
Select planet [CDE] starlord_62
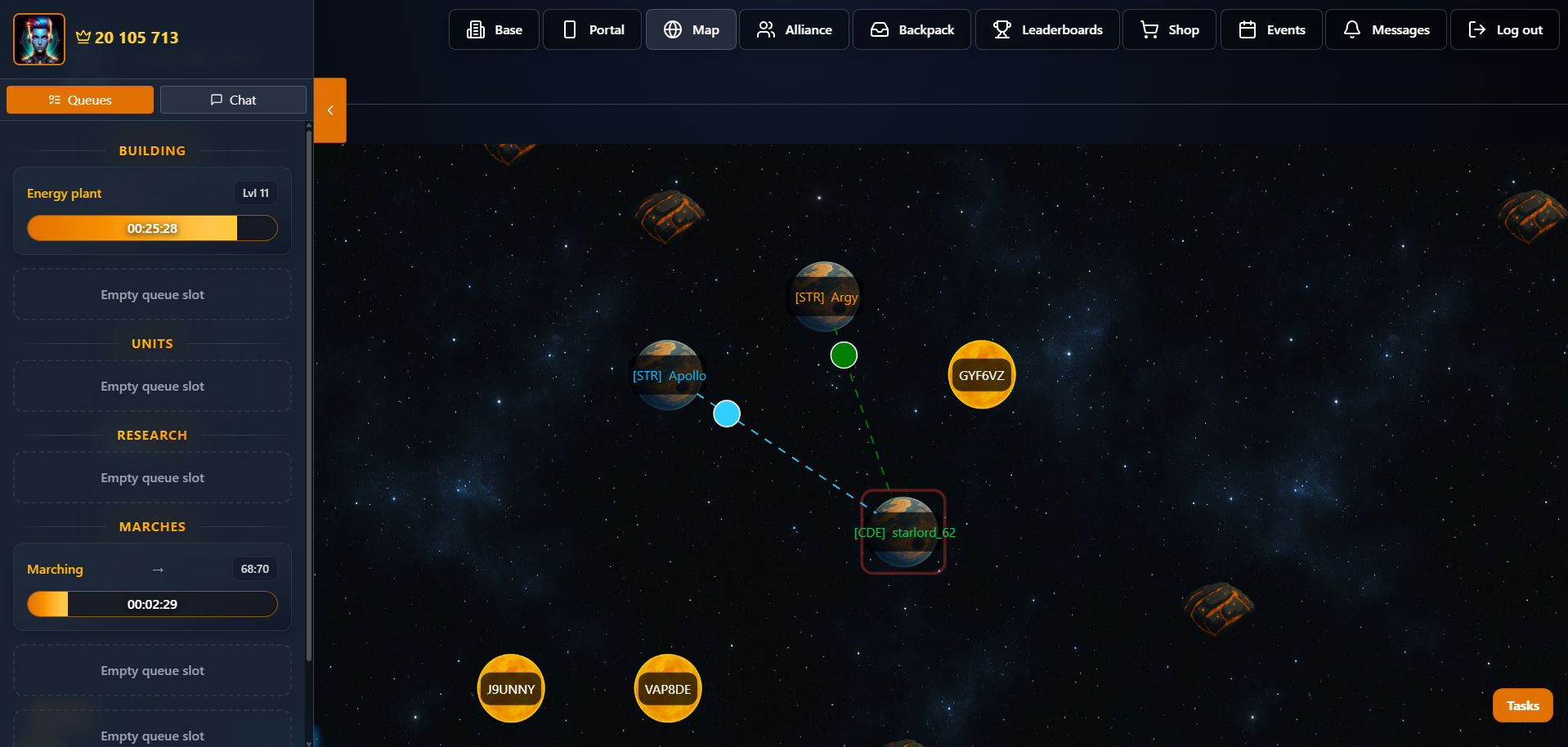click(903, 531)
